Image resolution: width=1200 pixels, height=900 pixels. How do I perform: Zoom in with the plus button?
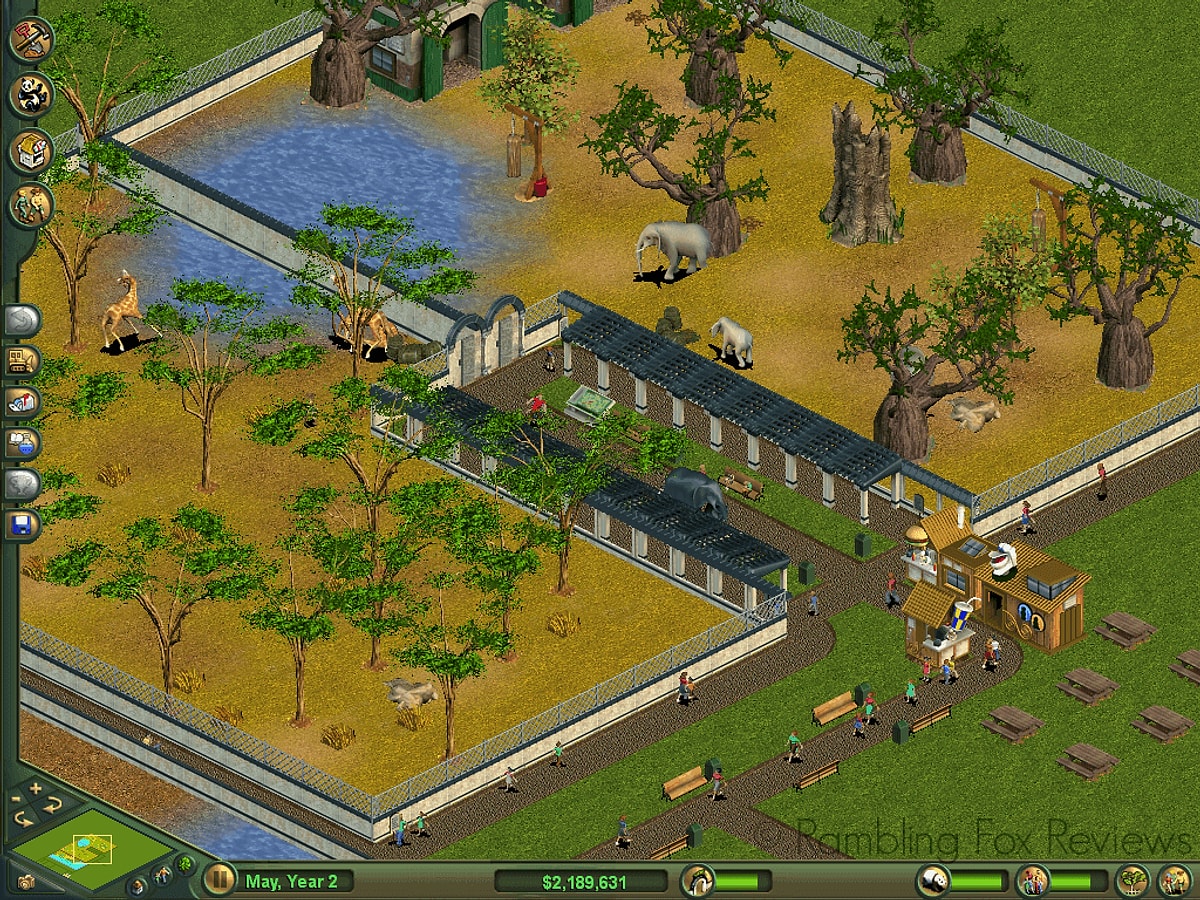point(36,789)
